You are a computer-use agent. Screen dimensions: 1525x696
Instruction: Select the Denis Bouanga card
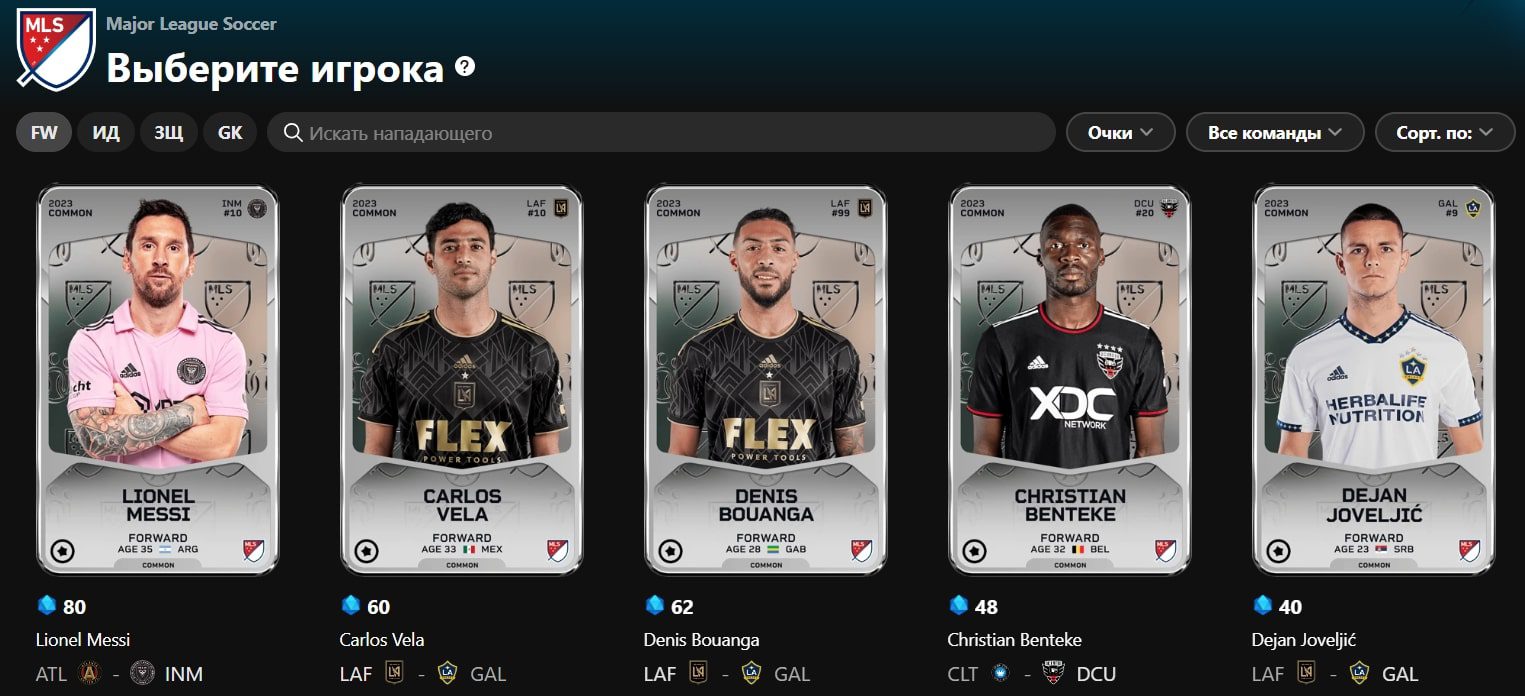766,380
